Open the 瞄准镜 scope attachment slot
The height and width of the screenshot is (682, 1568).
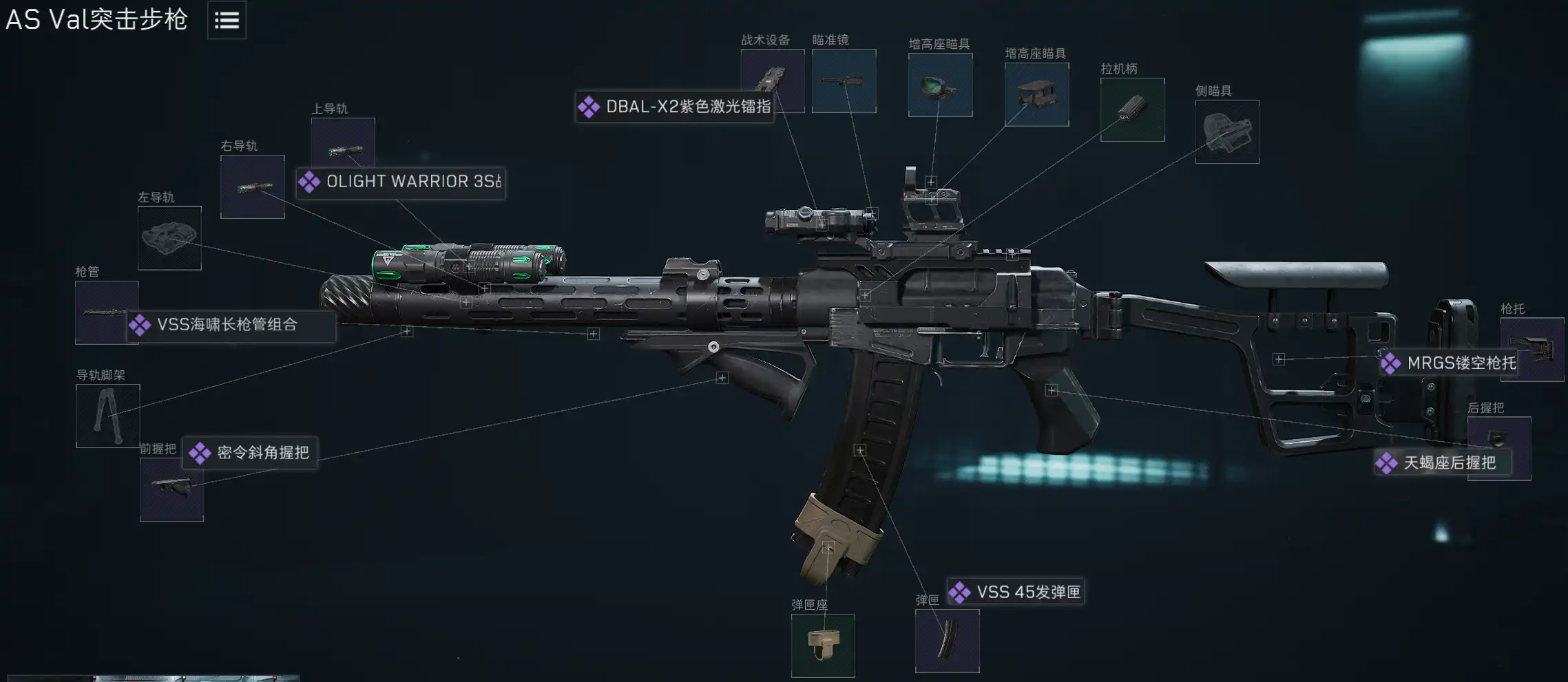coord(844,81)
